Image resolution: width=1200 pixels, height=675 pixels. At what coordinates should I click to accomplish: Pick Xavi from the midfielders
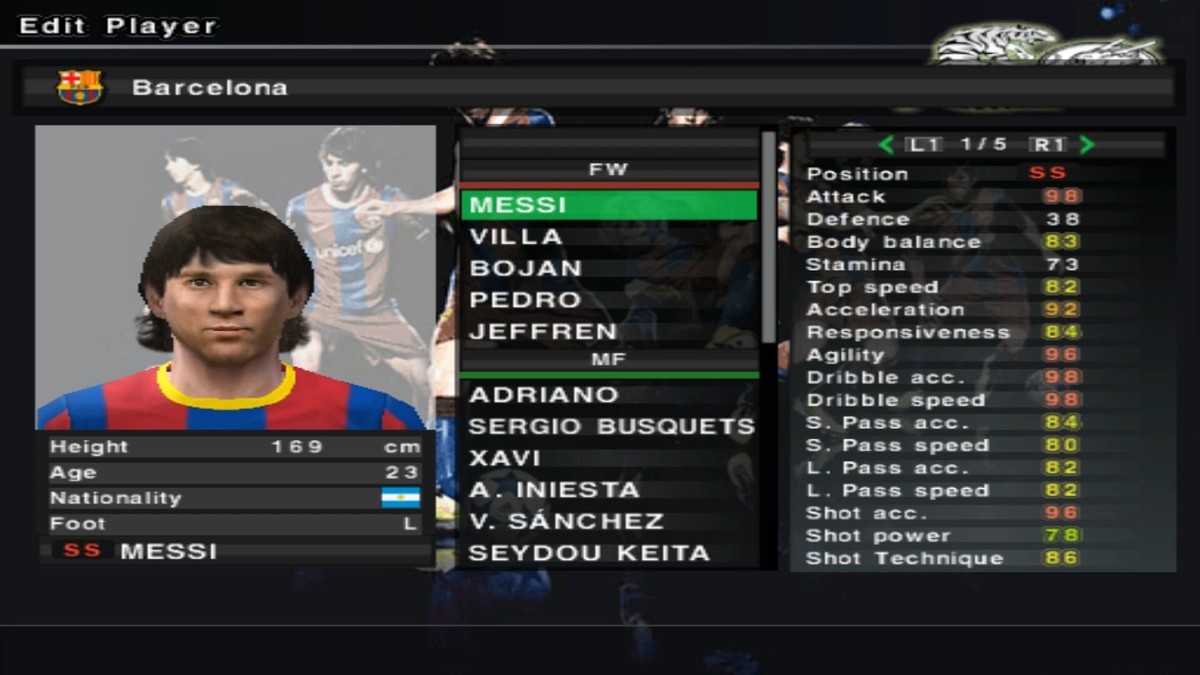[608, 458]
